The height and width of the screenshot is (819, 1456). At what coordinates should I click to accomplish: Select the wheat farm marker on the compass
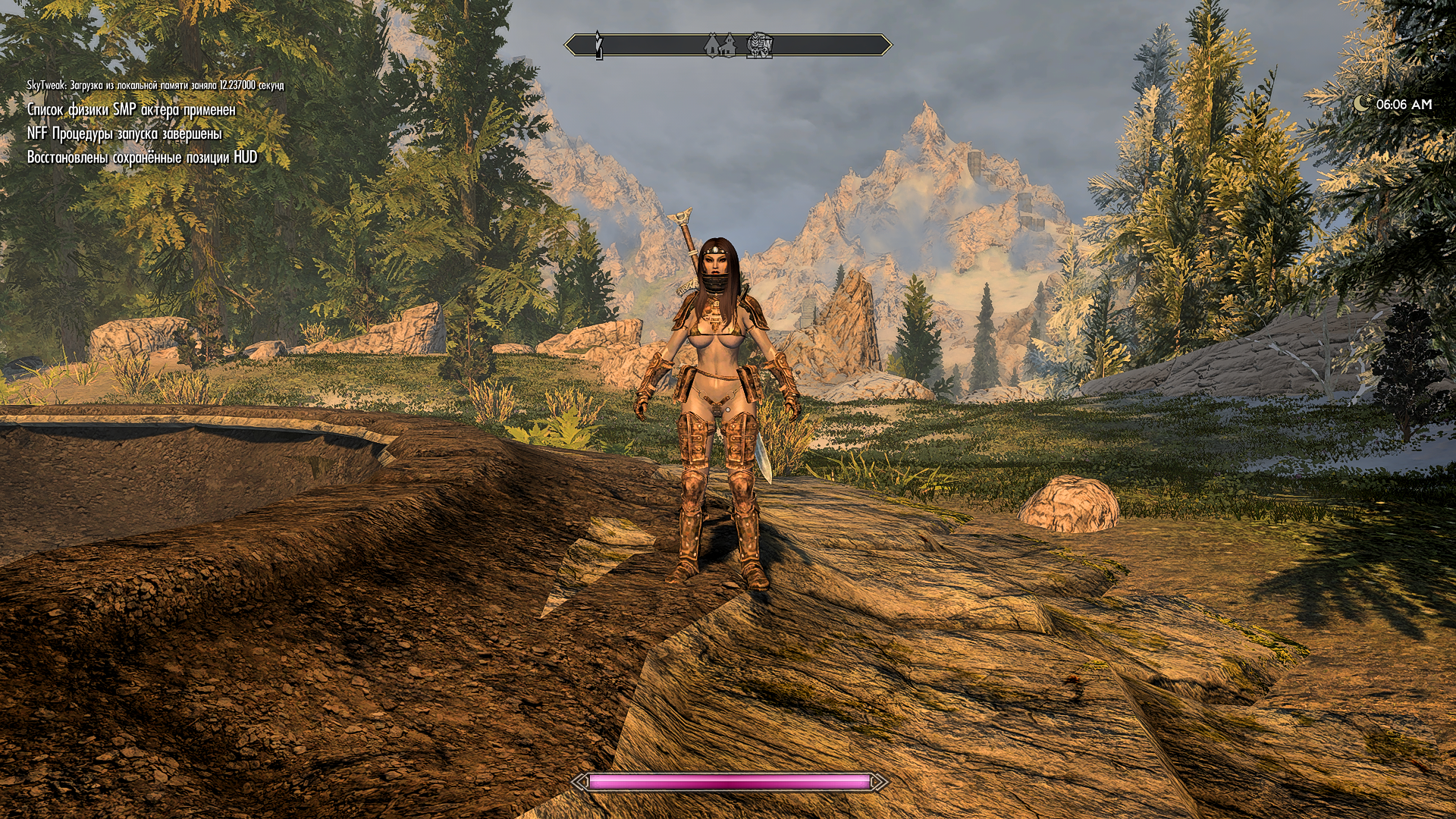pyautogui.click(x=760, y=45)
